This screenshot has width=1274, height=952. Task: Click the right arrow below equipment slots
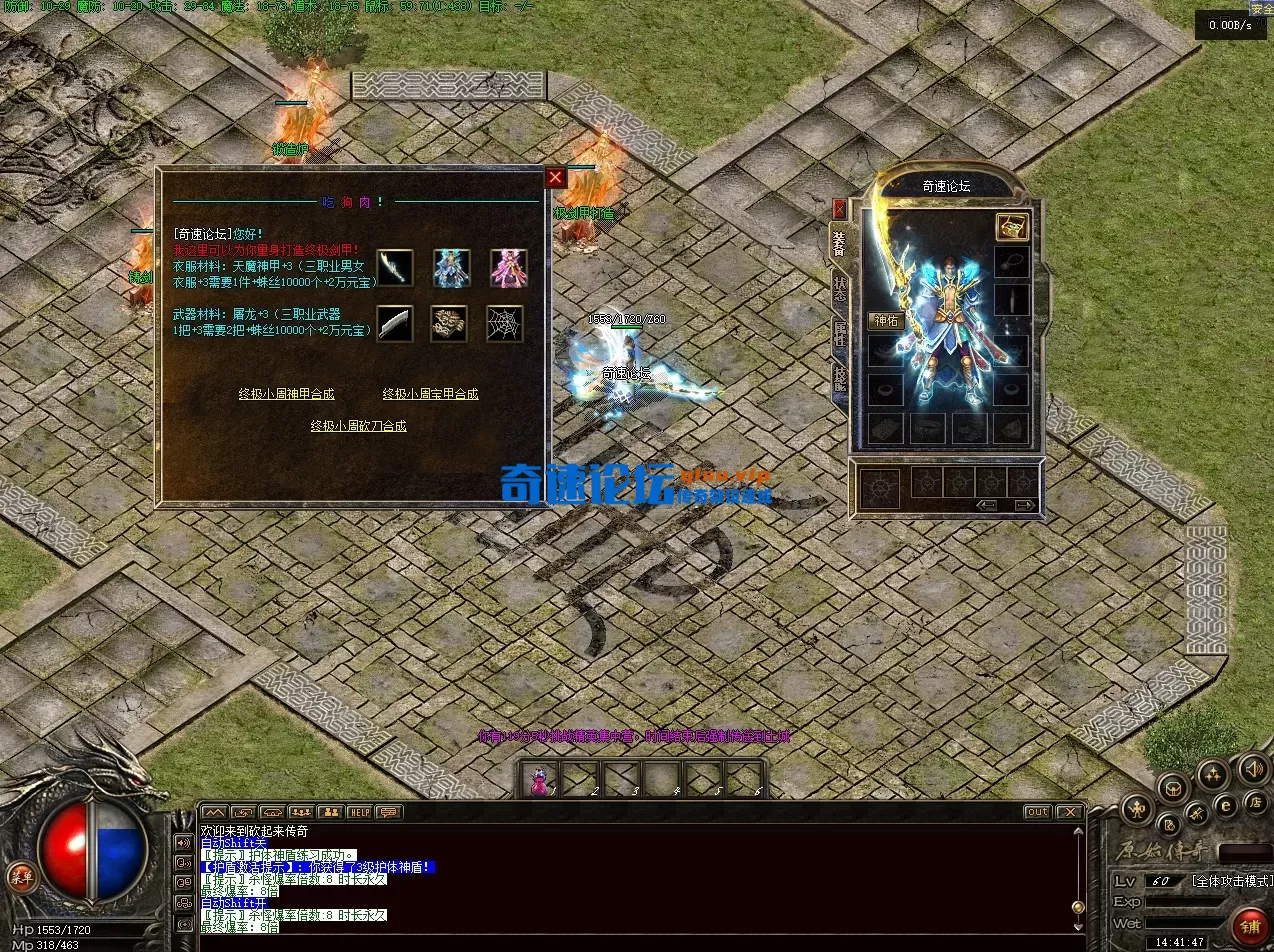(1024, 505)
